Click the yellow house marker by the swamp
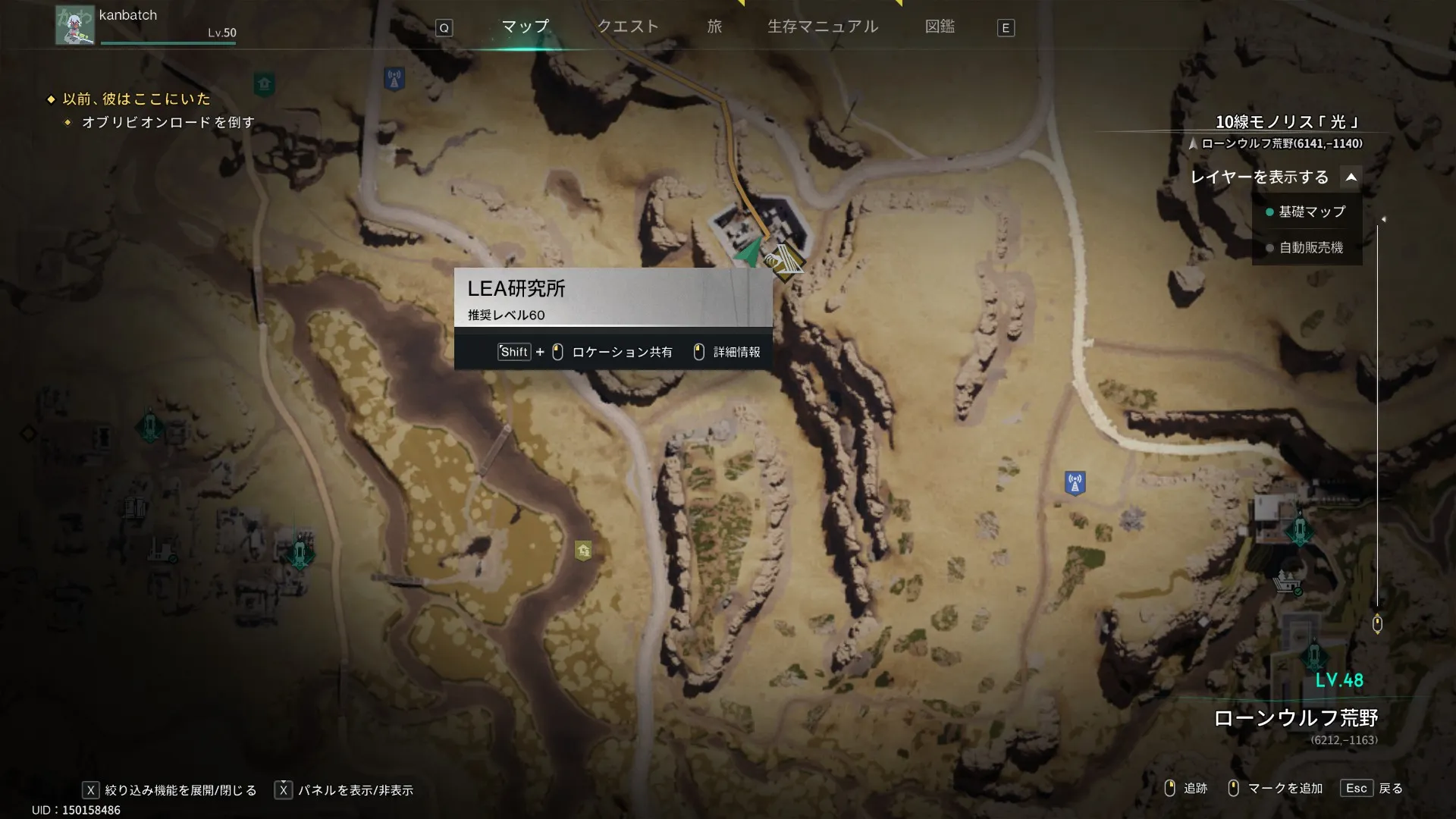Viewport: 1456px width, 819px height. tap(583, 551)
